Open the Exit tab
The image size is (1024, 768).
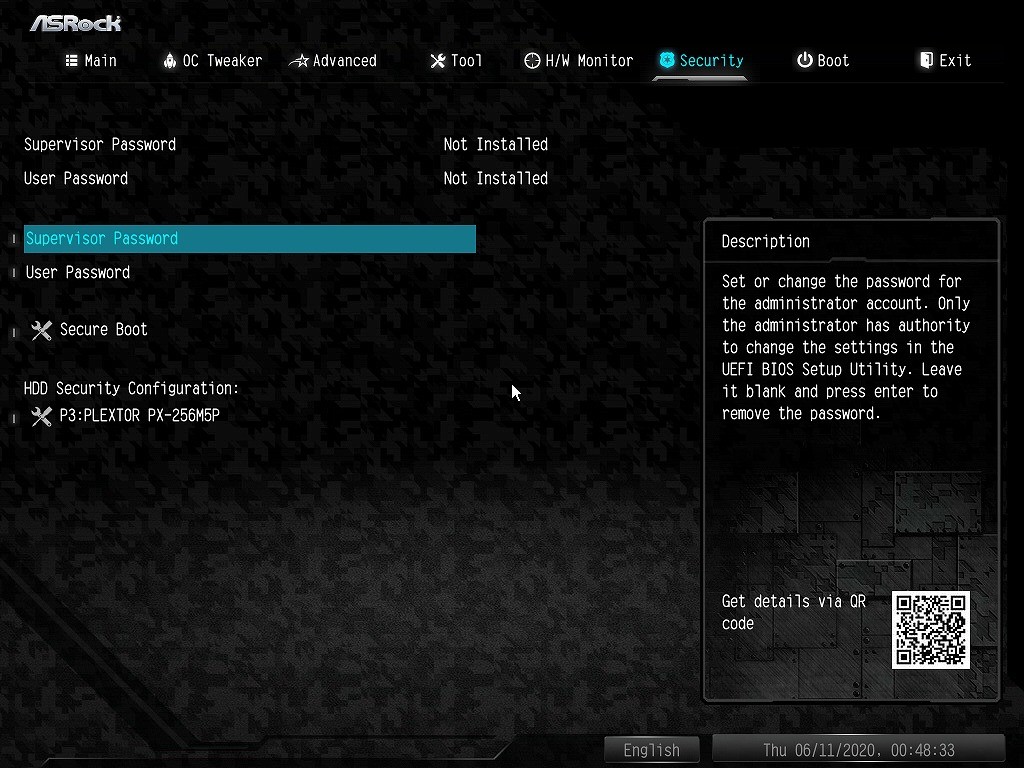click(945, 61)
